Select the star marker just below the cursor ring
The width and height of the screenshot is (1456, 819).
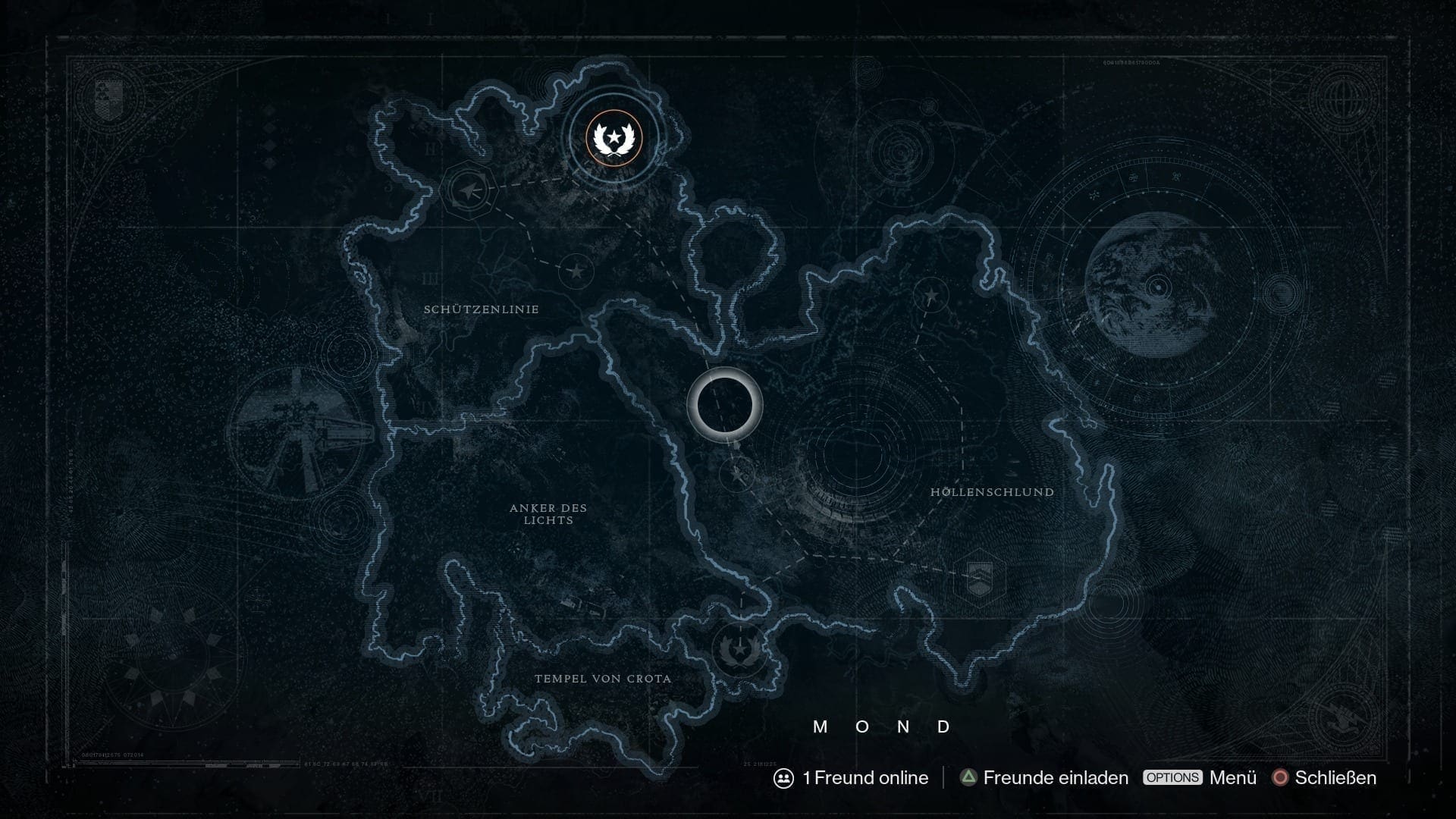tap(738, 475)
